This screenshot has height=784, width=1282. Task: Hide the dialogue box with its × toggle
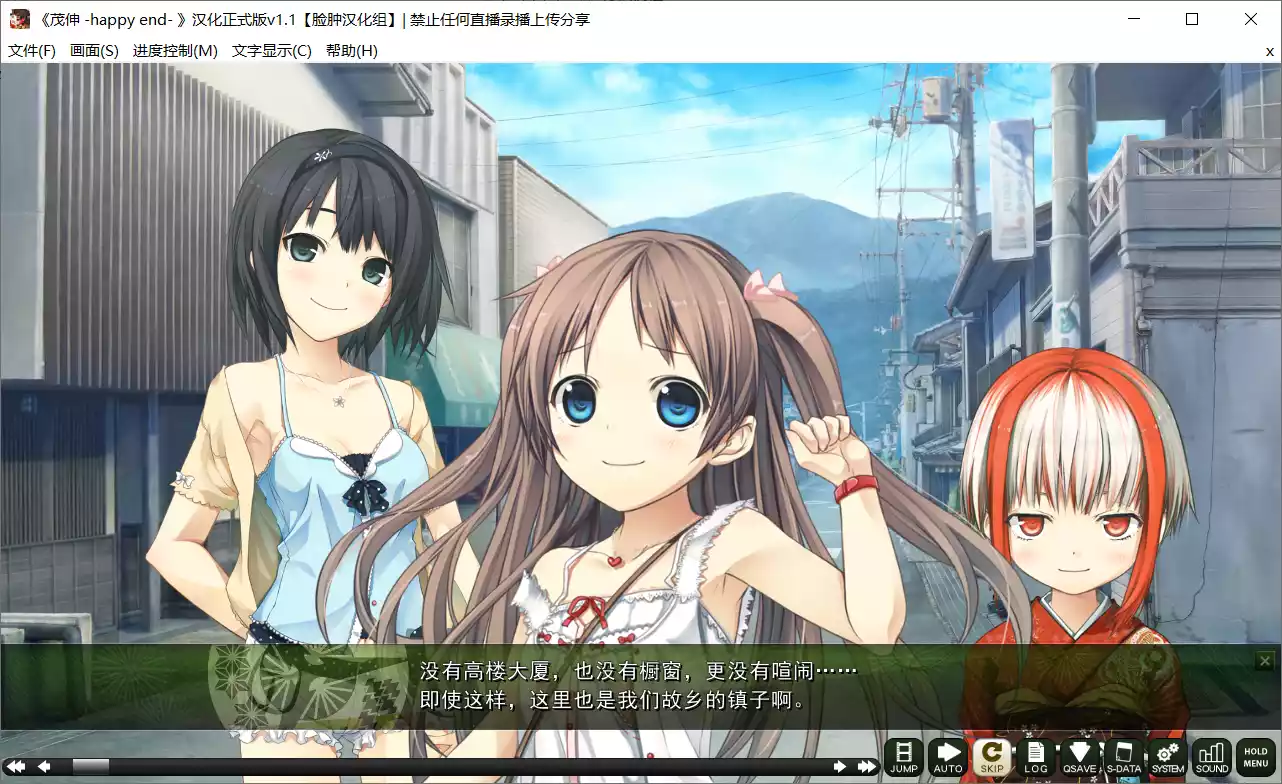1264,660
